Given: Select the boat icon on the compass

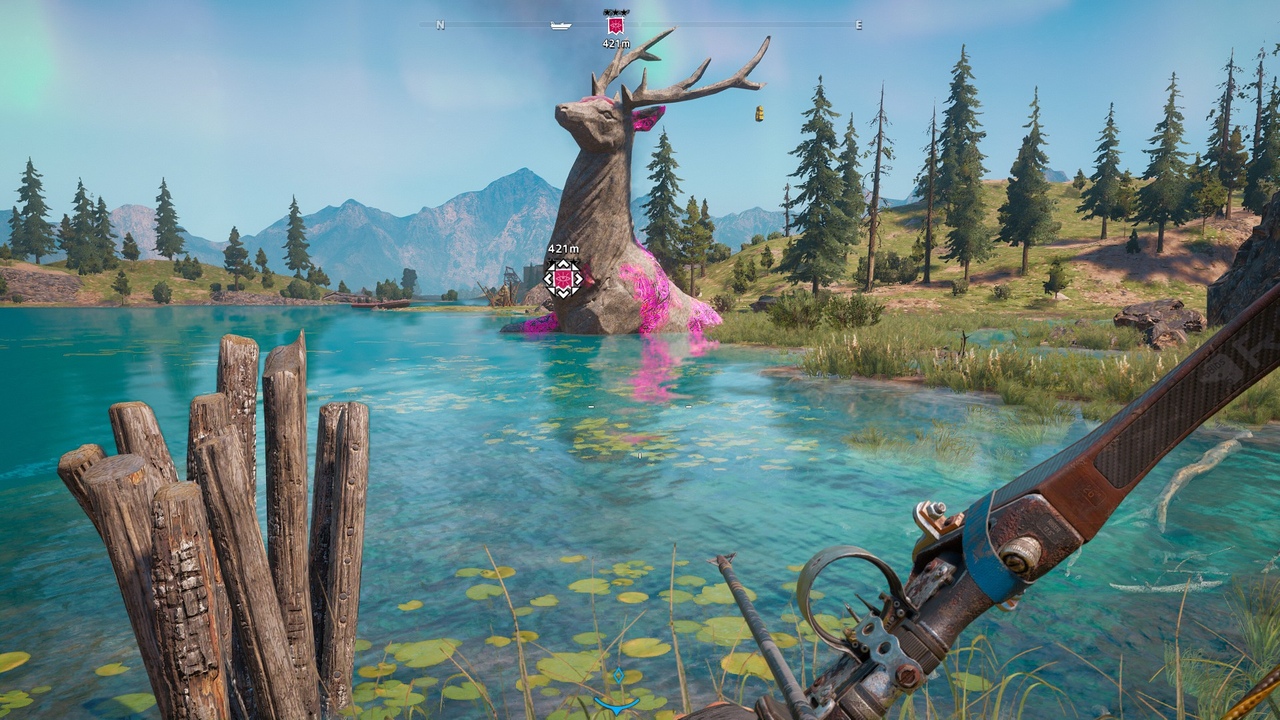Looking at the screenshot, I should coord(560,25).
